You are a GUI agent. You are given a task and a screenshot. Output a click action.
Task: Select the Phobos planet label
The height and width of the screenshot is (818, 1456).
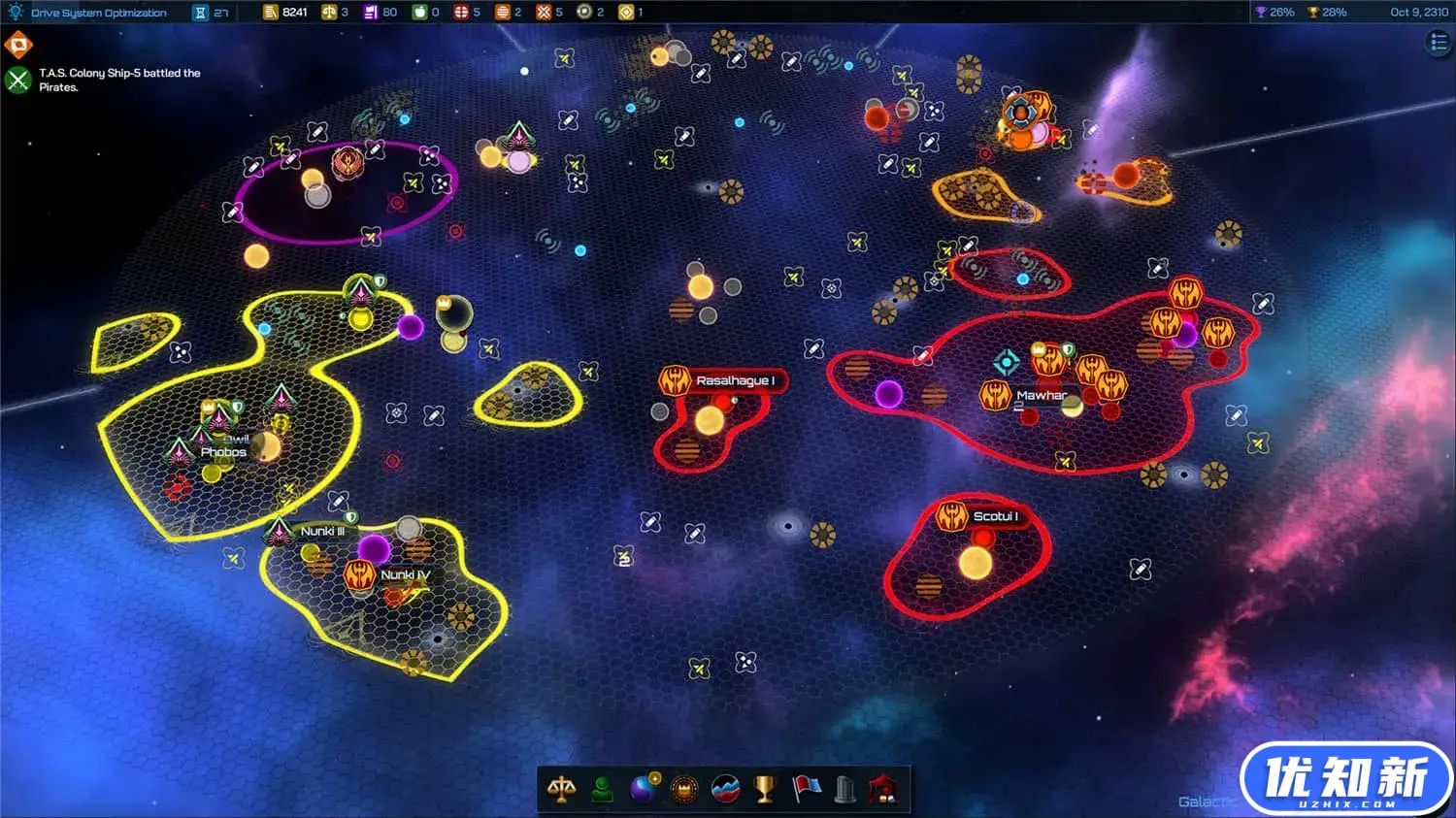pyautogui.click(x=223, y=452)
